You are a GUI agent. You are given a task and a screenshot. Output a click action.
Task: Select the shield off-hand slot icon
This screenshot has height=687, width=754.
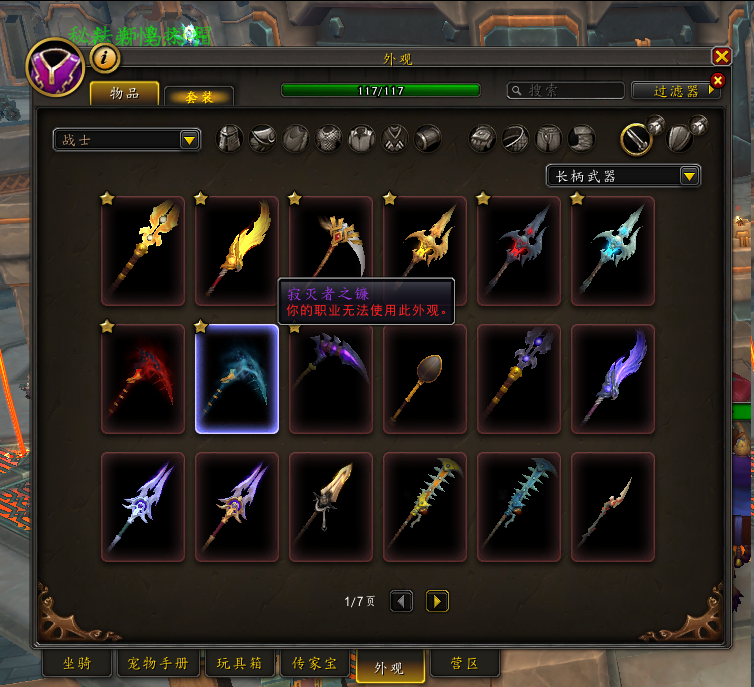point(681,139)
